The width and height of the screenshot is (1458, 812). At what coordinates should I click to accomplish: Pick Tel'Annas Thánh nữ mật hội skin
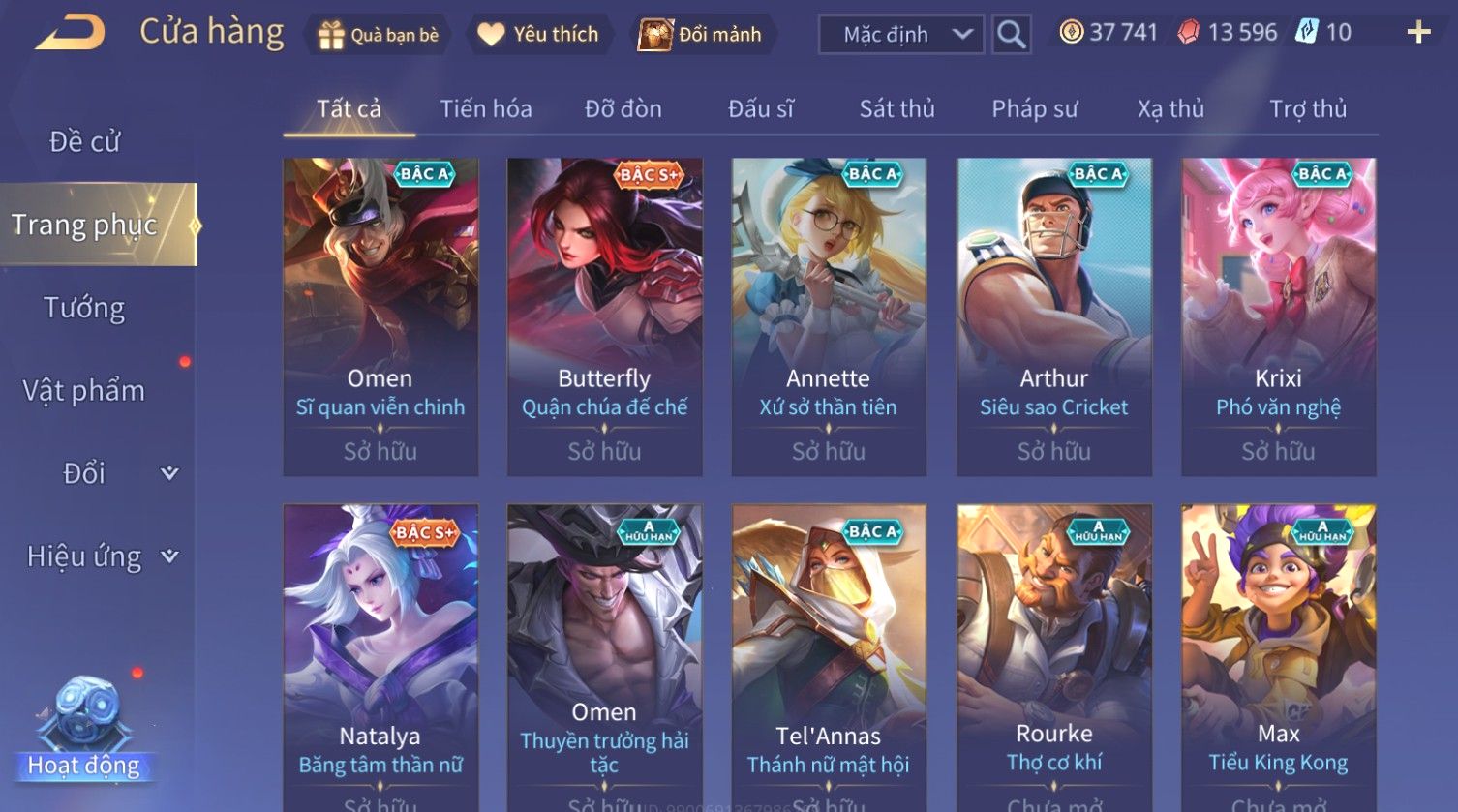(x=829, y=658)
